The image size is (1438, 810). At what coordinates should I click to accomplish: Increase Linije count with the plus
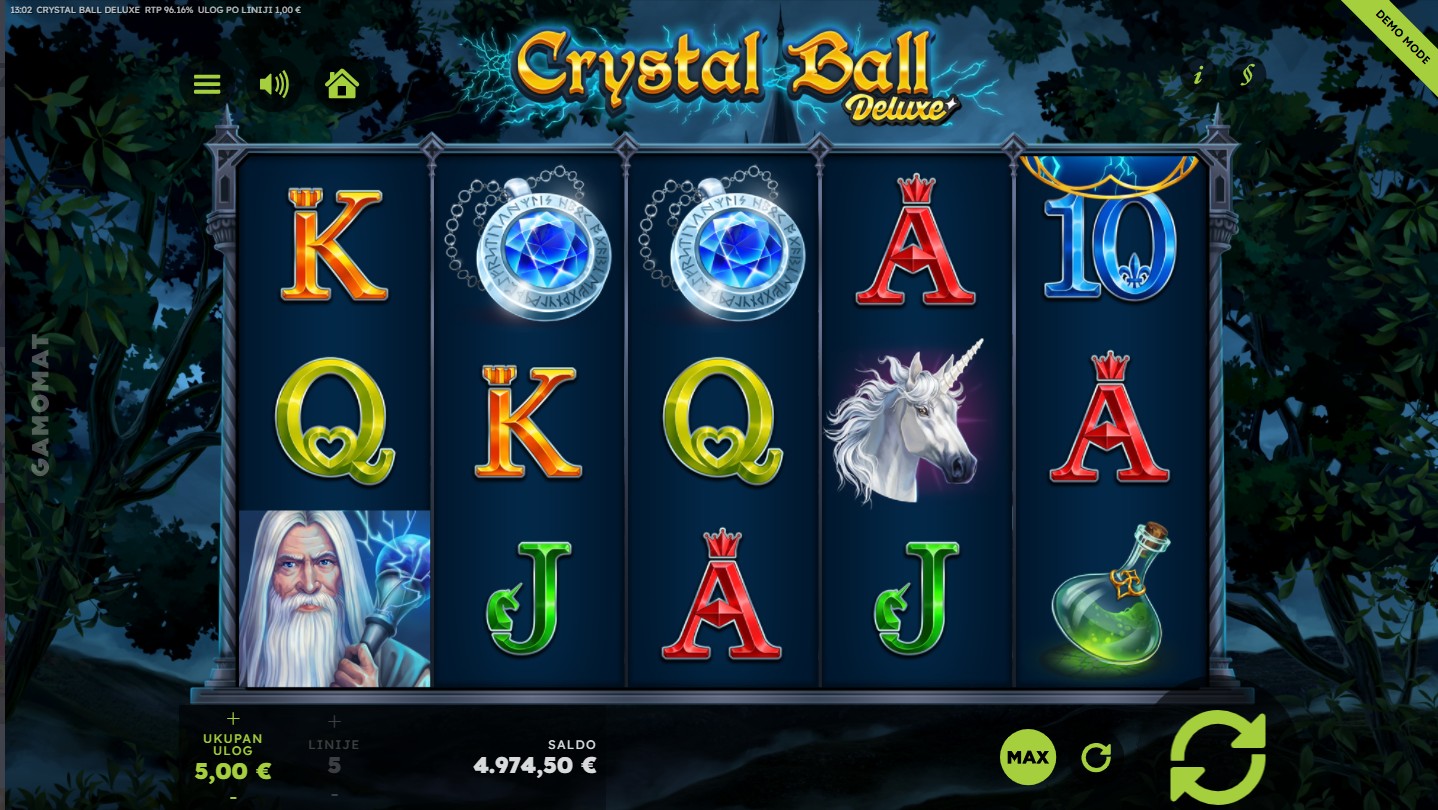334,721
